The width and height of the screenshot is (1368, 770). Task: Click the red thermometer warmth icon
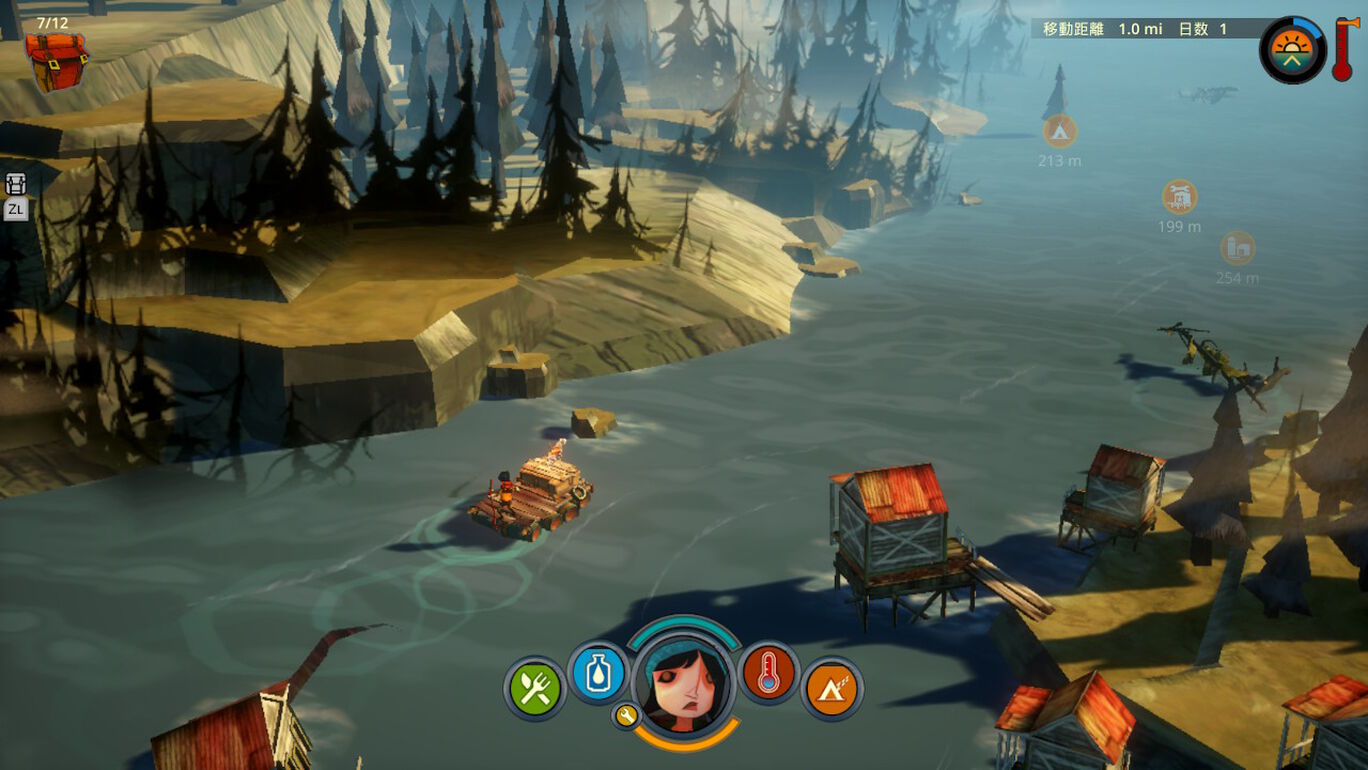(768, 673)
